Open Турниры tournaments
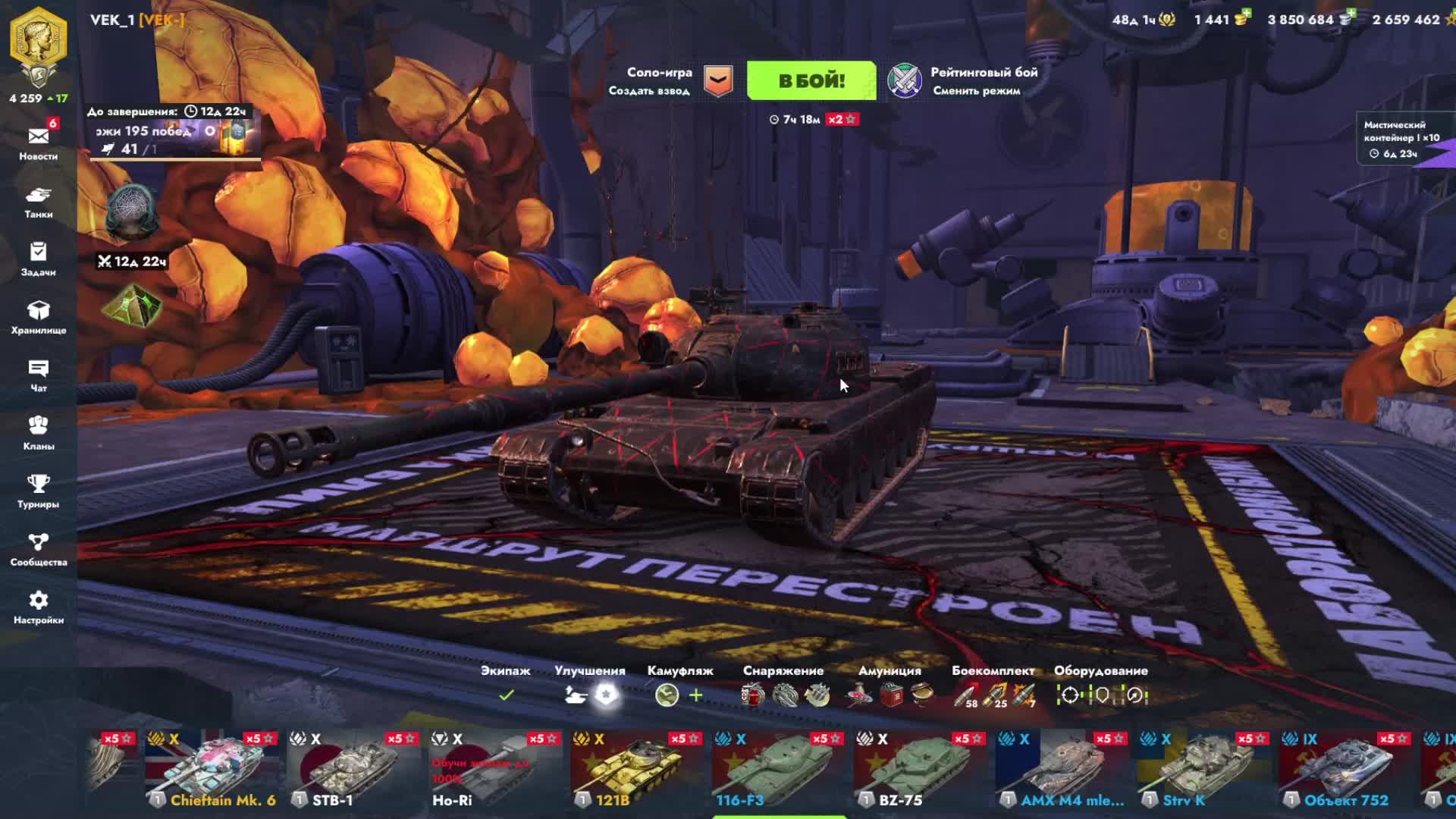The width and height of the screenshot is (1456, 819). [x=38, y=491]
